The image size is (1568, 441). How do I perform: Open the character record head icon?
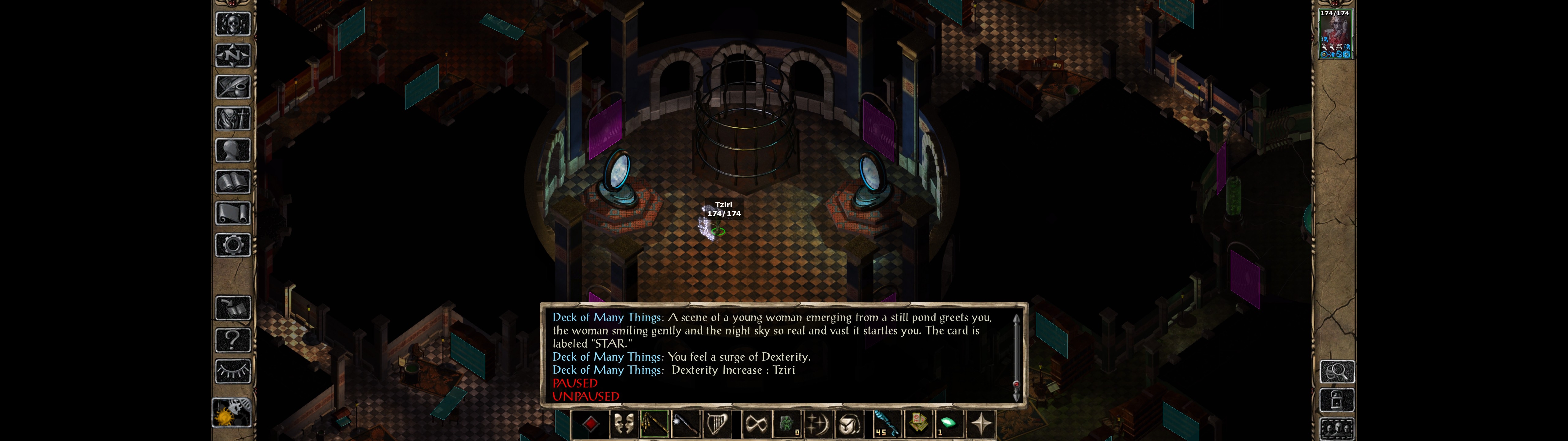coord(233,150)
